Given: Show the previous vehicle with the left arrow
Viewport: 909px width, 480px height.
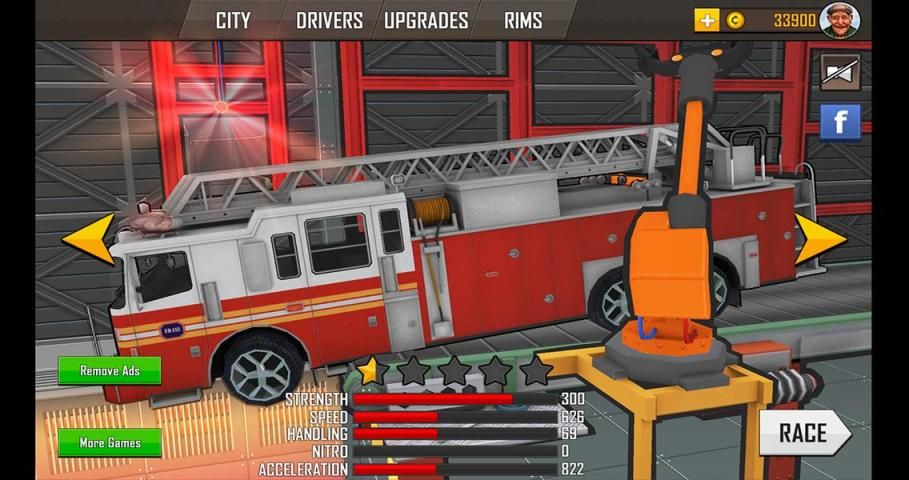Looking at the screenshot, I should tap(88, 238).
